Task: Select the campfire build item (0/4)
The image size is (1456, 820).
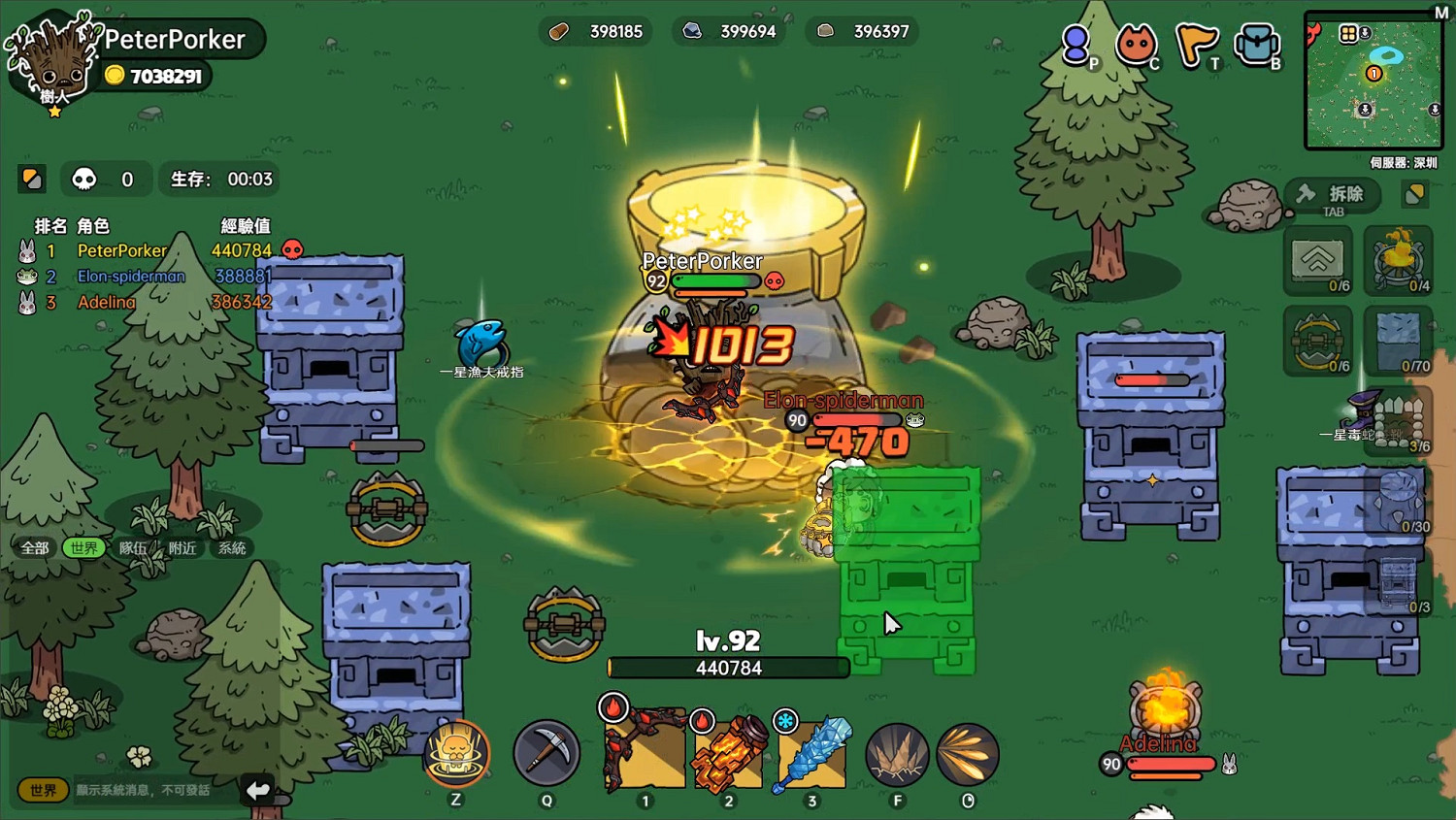Action: point(1398,260)
